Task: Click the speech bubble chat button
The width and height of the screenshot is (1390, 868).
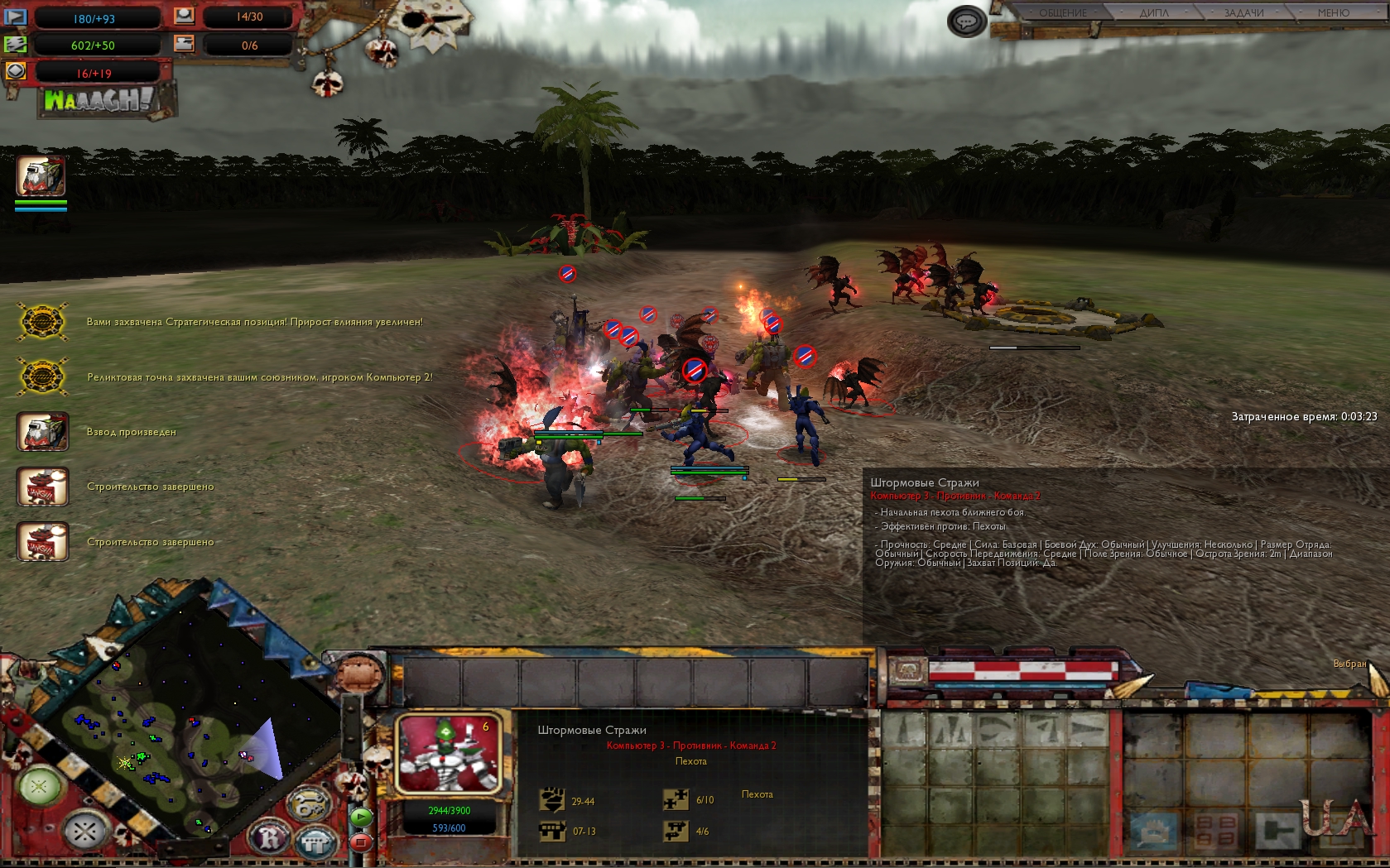Action: 966,22
